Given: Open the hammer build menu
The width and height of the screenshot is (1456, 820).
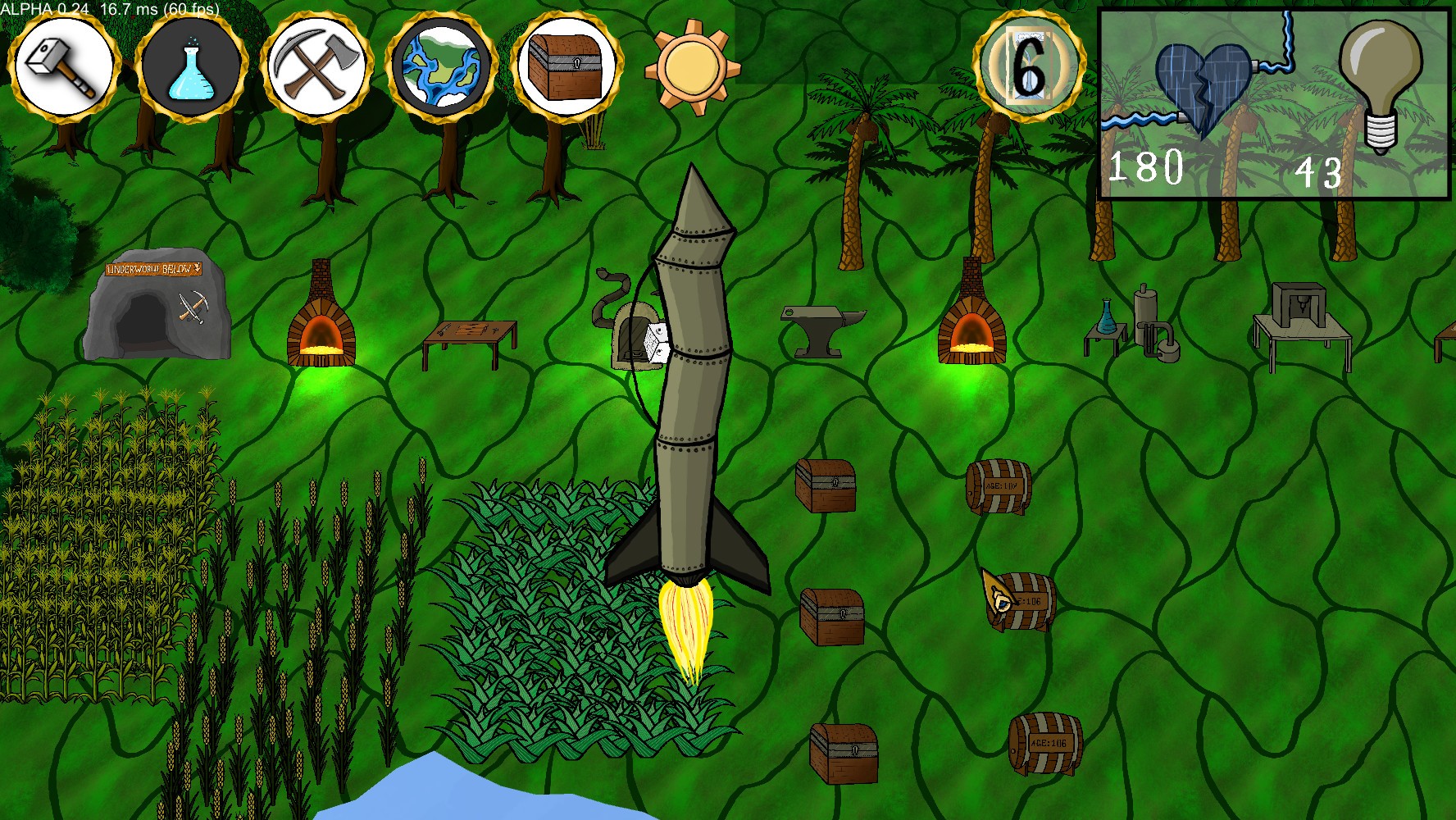Looking at the screenshot, I should (x=65, y=66).
